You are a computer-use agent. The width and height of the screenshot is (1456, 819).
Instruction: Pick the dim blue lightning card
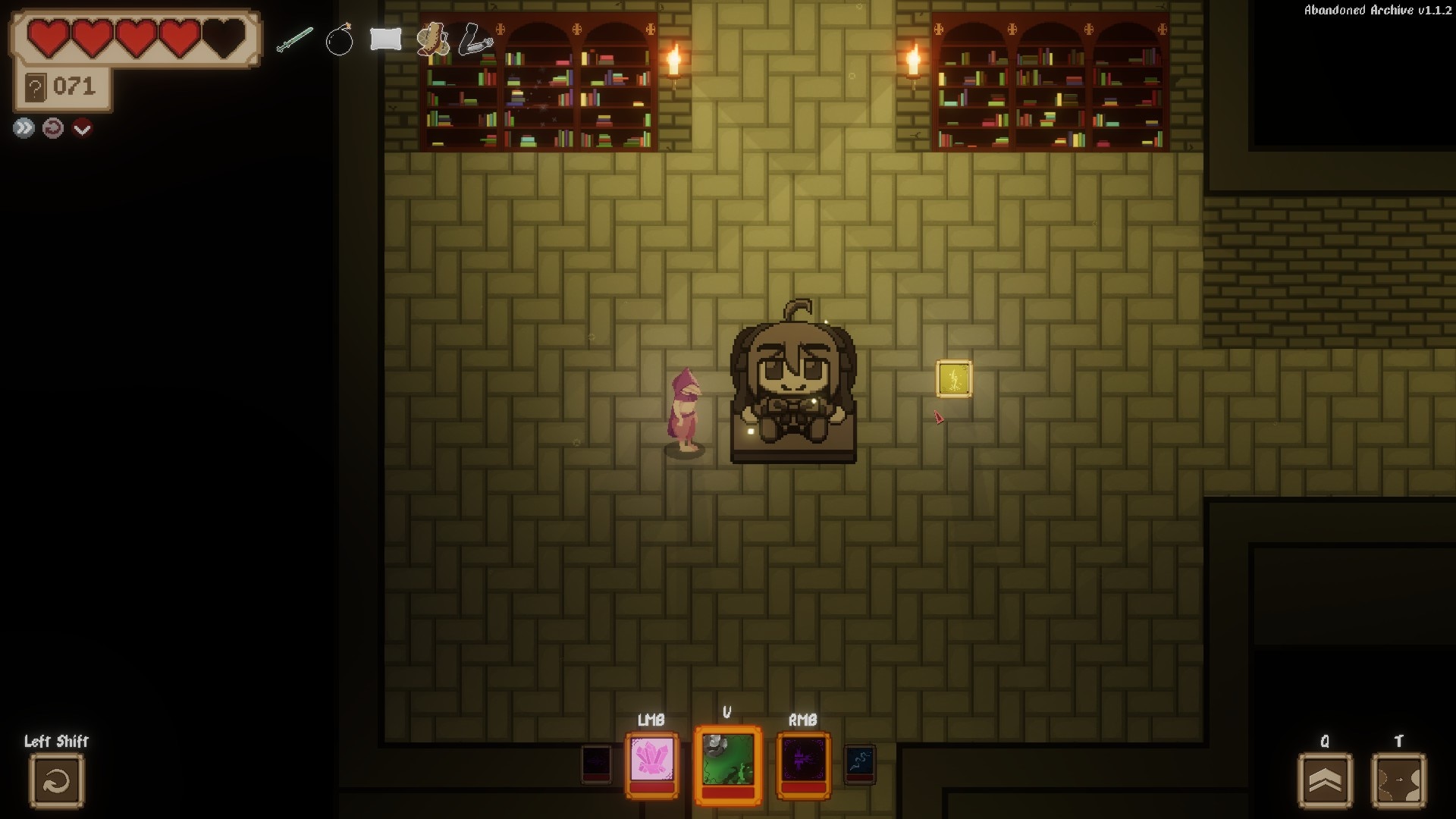click(x=860, y=764)
